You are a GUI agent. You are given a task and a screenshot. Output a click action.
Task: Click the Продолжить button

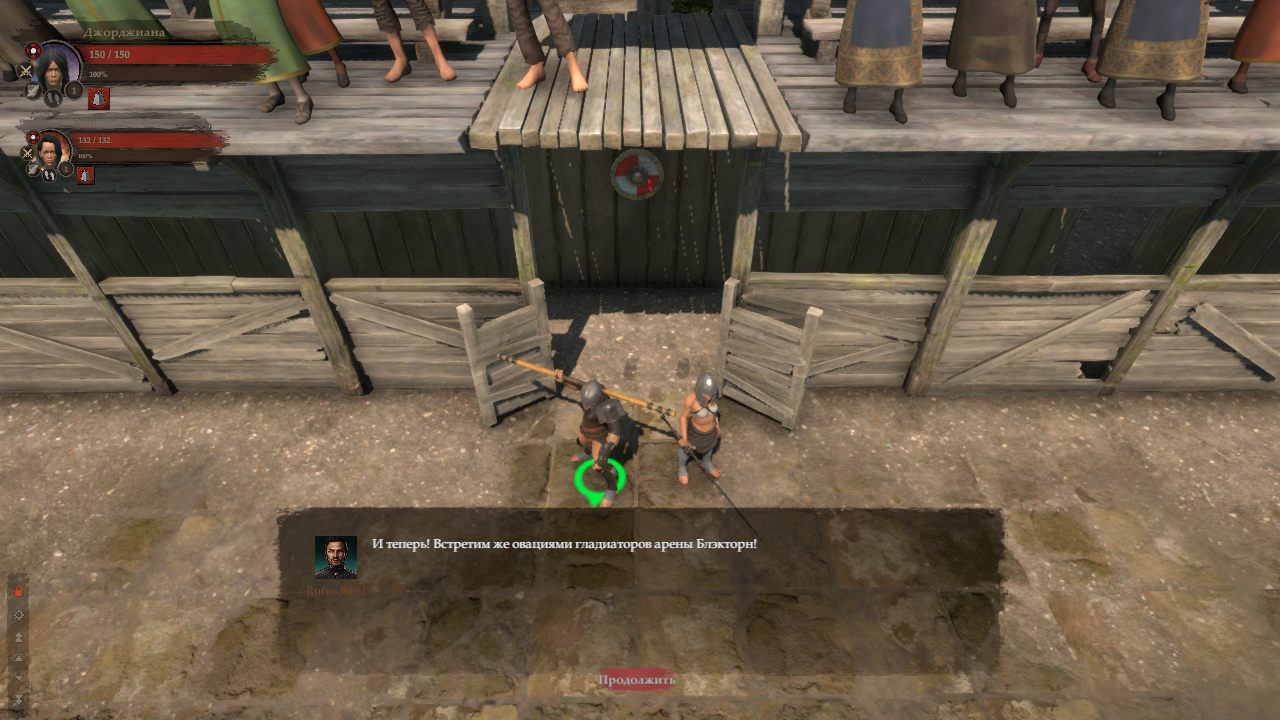click(x=637, y=680)
